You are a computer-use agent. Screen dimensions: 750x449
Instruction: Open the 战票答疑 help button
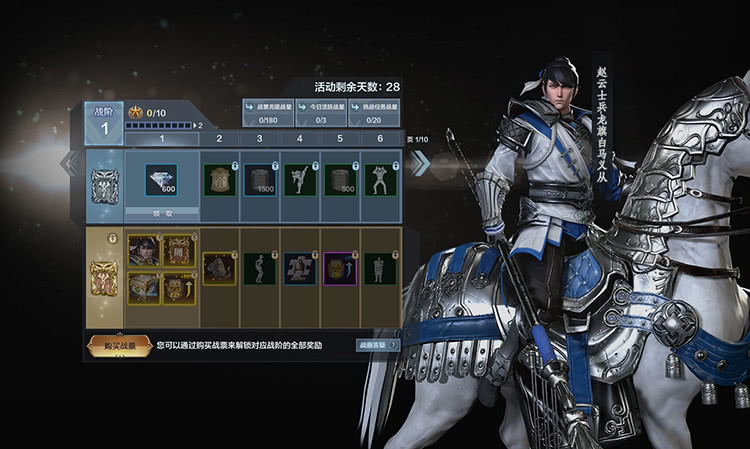click(x=378, y=345)
